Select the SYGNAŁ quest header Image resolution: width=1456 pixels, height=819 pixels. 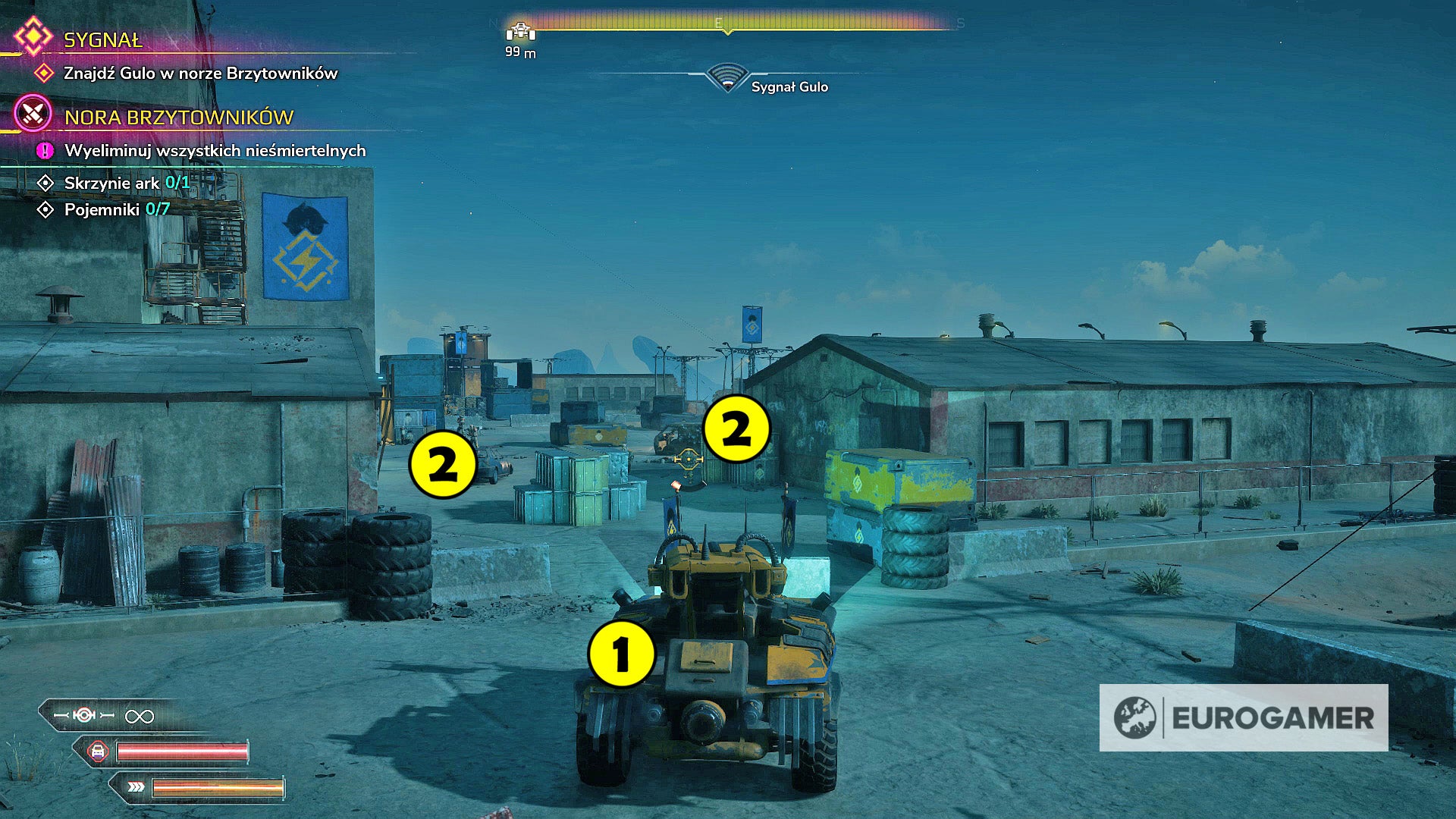102,41
